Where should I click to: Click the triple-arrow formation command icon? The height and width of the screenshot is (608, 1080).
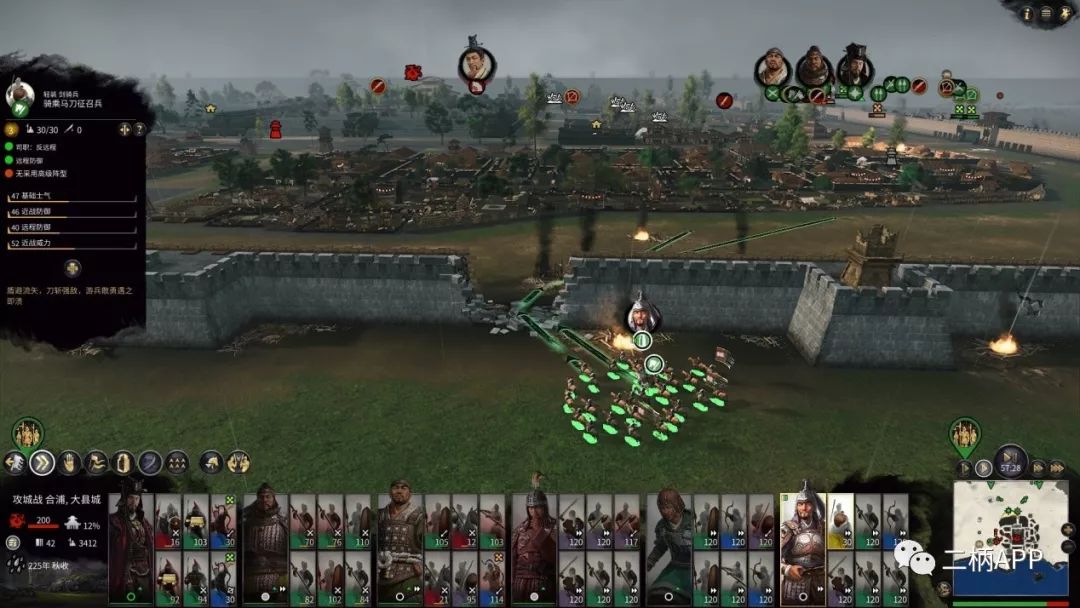click(x=177, y=462)
